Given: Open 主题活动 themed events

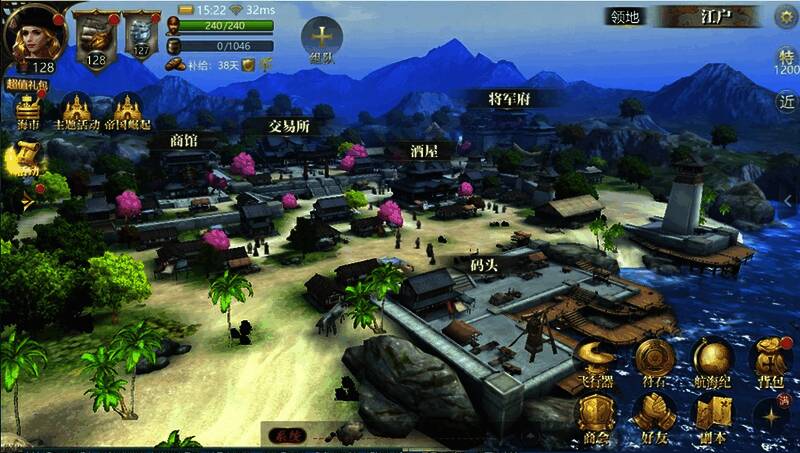Looking at the screenshot, I should pos(76,111).
